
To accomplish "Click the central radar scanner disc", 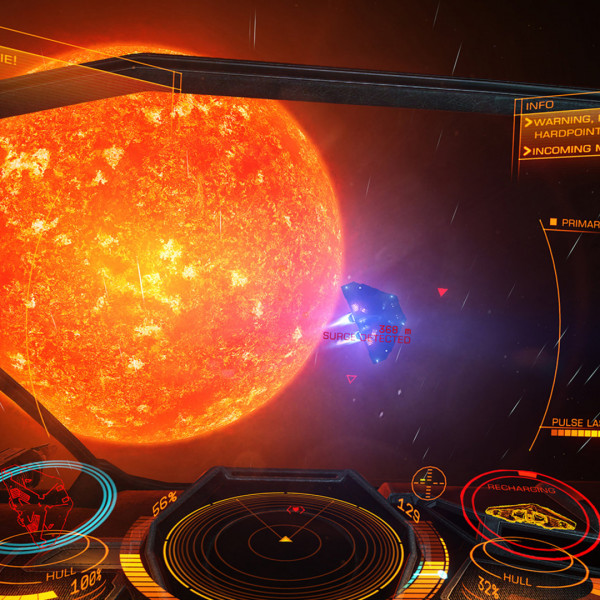I will [x=285, y=540].
